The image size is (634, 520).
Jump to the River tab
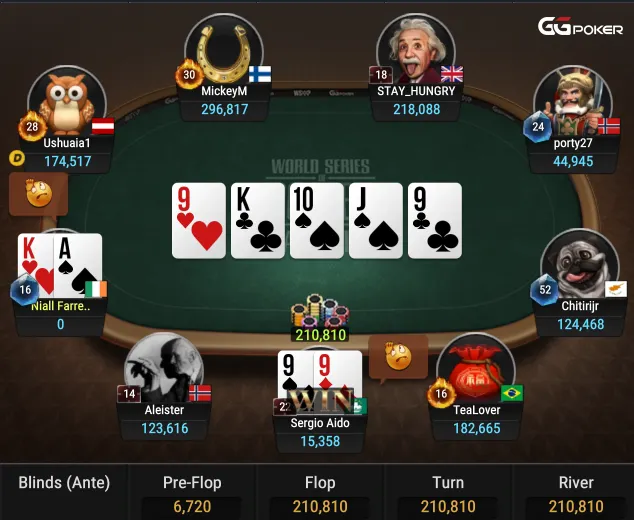(577, 492)
